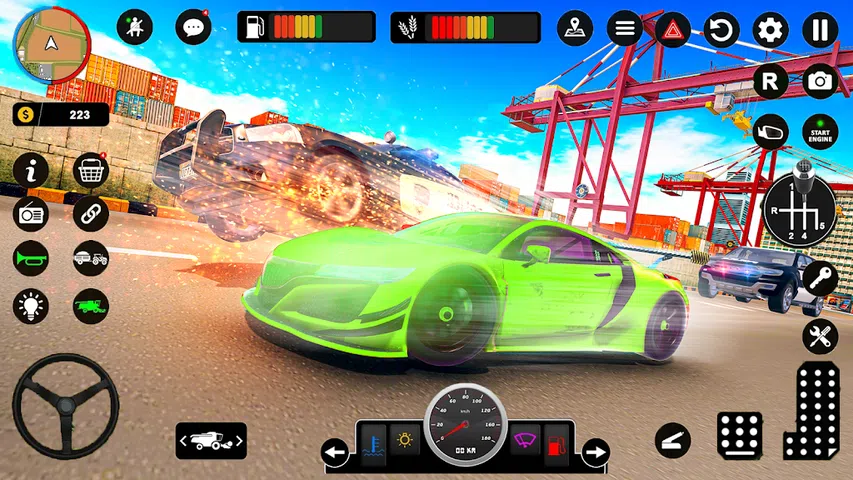This screenshot has width=853, height=480.
Task: Open the info button
Action: coord(31,171)
